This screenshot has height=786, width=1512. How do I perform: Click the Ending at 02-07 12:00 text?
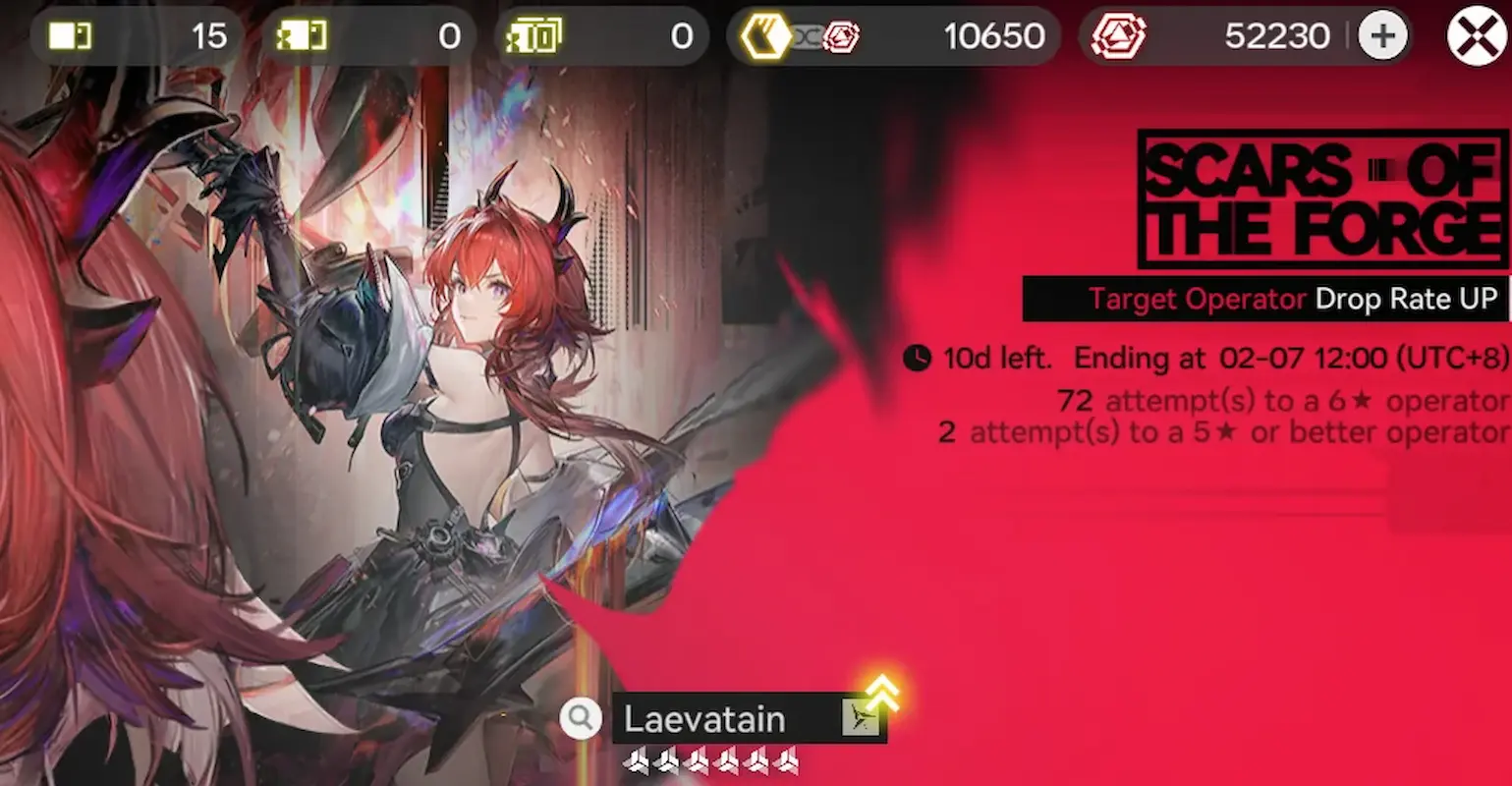click(1287, 359)
